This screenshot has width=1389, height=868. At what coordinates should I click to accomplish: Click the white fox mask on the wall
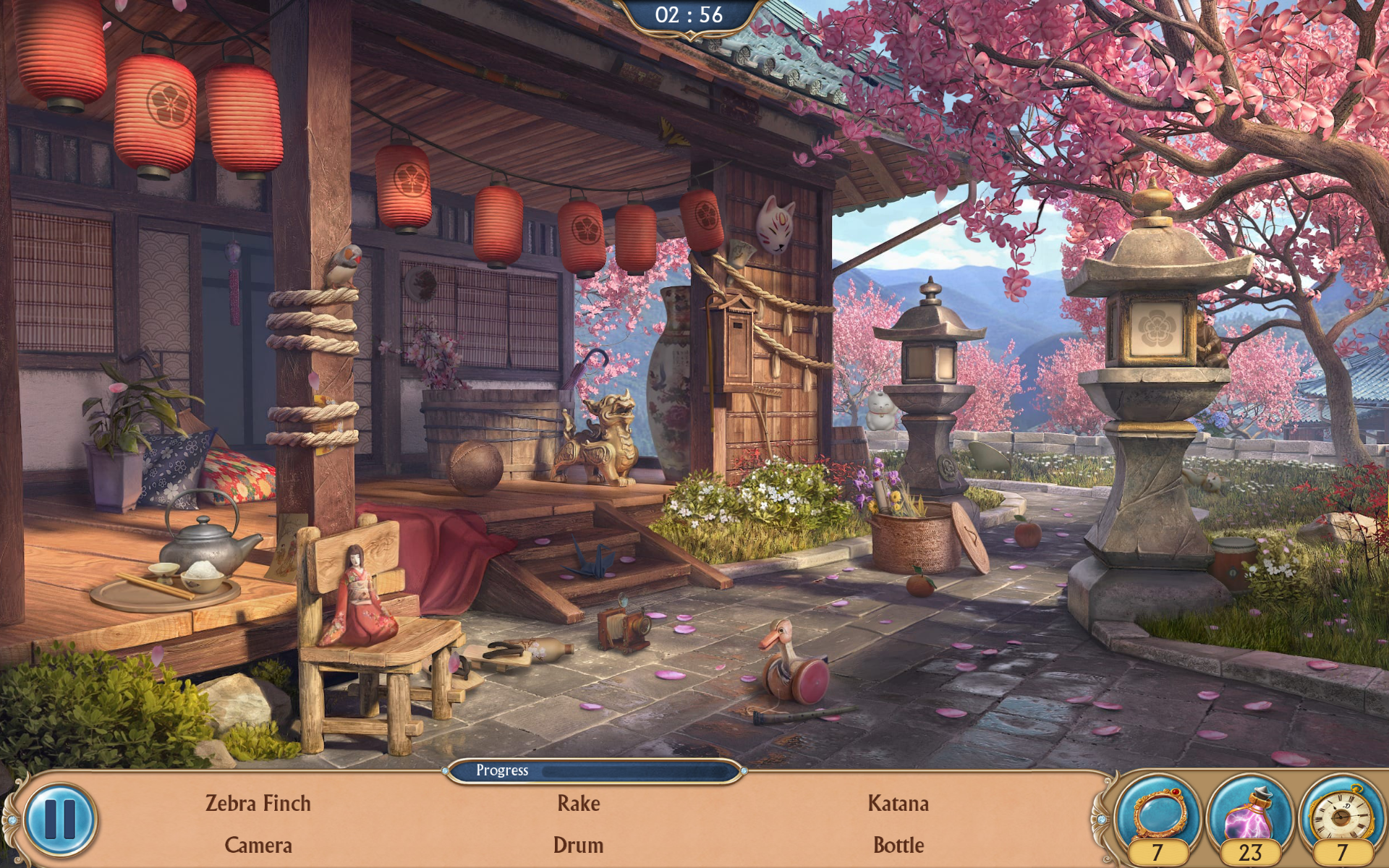[x=776, y=224]
